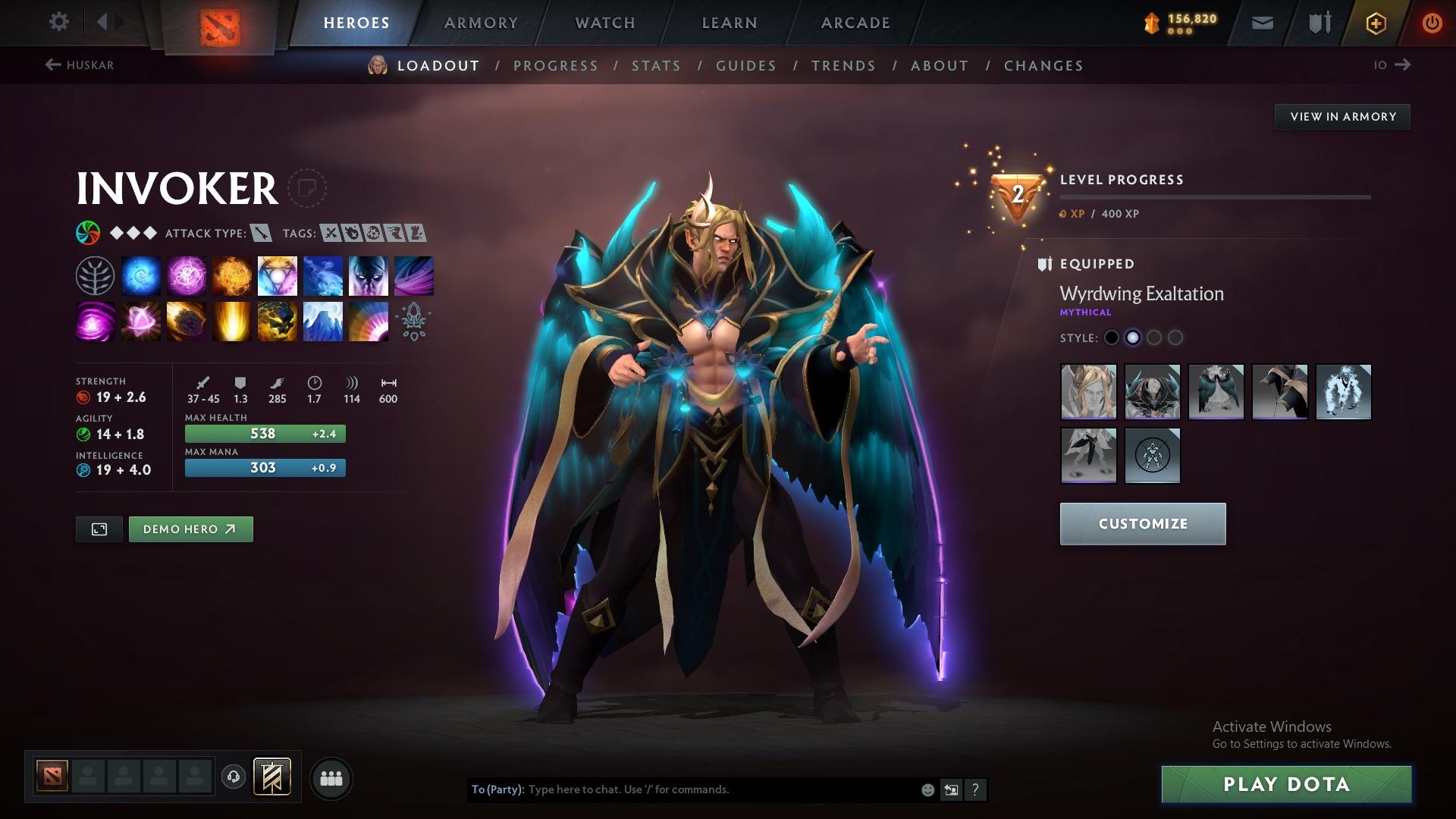
Task: Click the ranged attack type icon
Action: pos(260,233)
